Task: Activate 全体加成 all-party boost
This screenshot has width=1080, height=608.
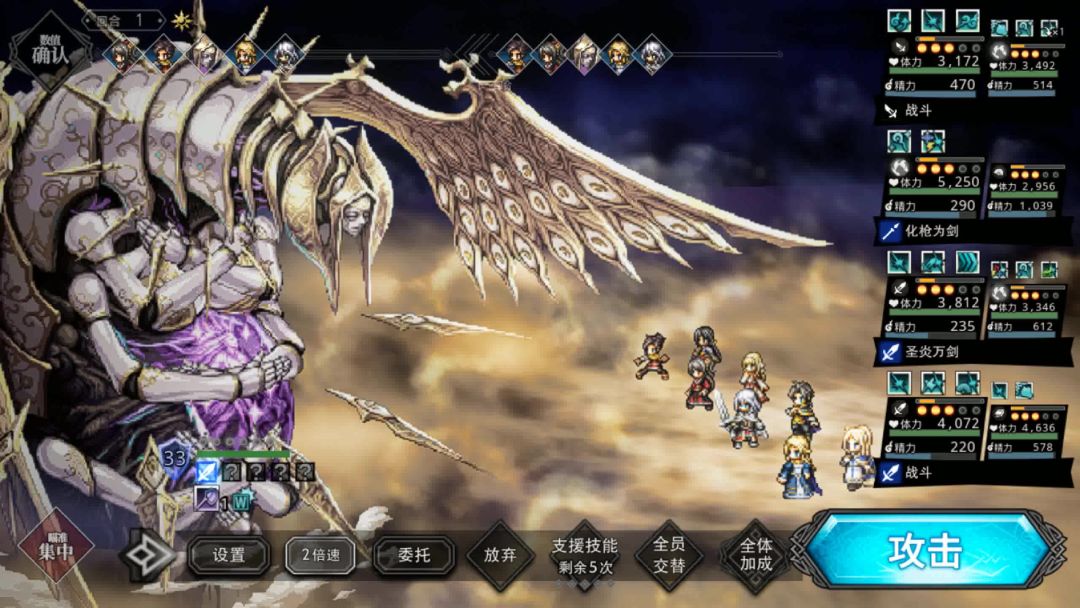Action: point(756,555)
